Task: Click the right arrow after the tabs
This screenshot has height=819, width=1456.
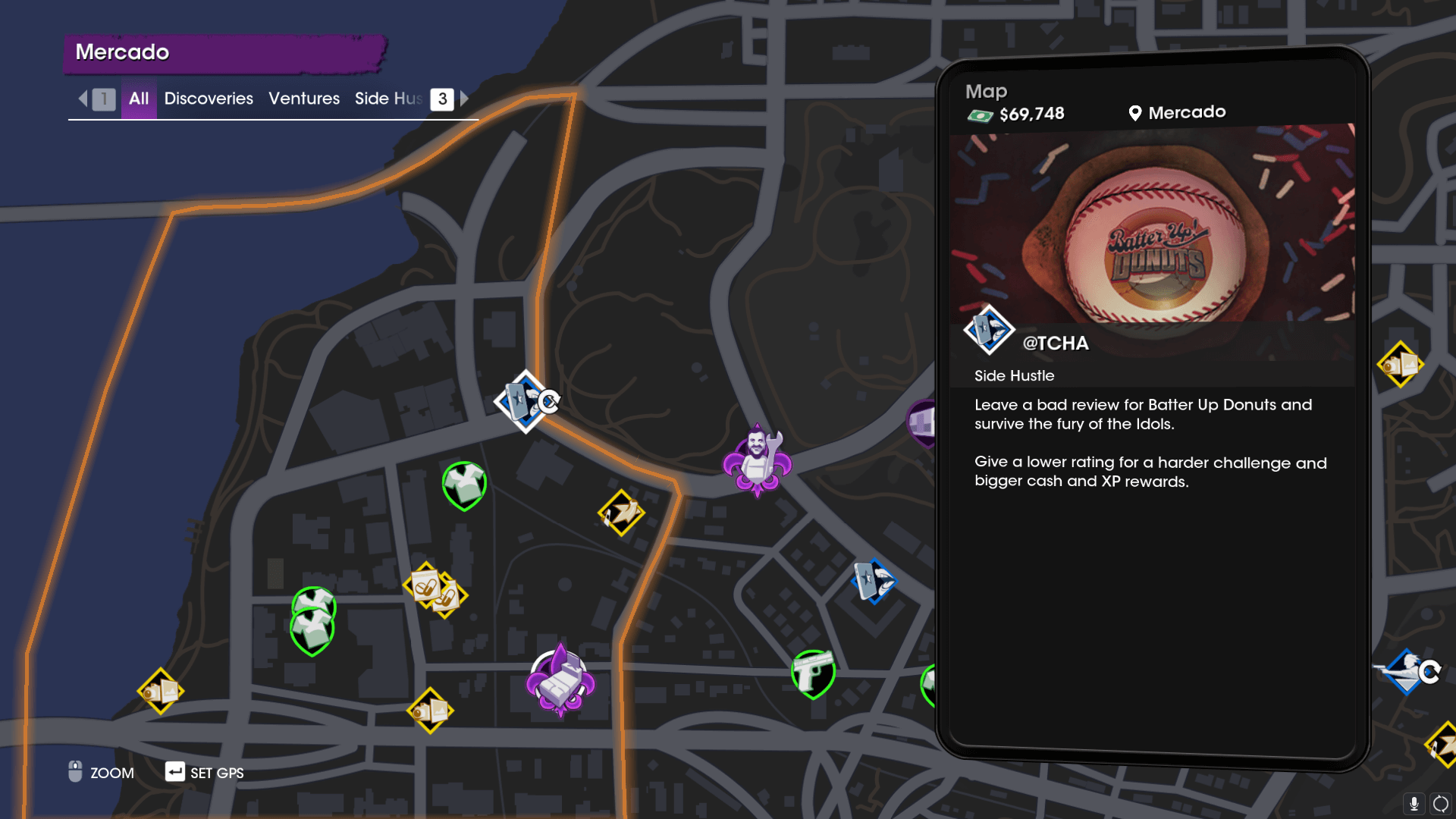Action: click(464, 99)
